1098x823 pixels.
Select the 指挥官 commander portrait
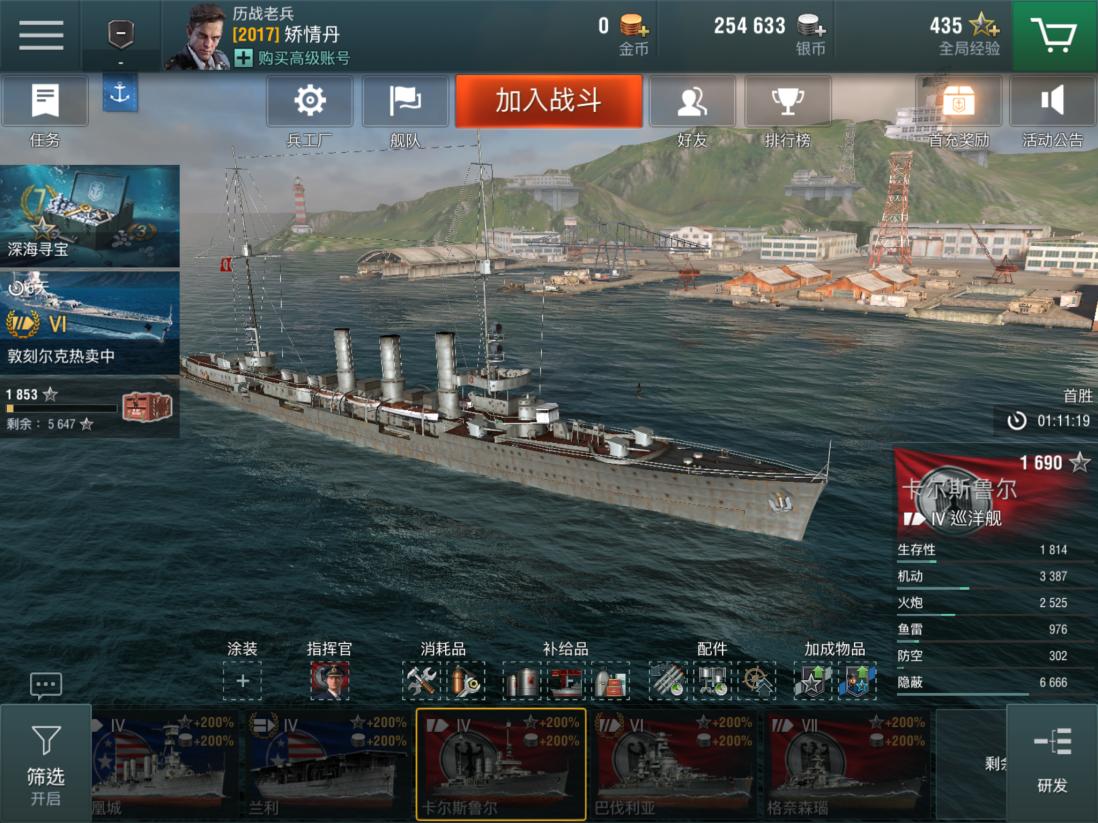[x=329, y=681]
